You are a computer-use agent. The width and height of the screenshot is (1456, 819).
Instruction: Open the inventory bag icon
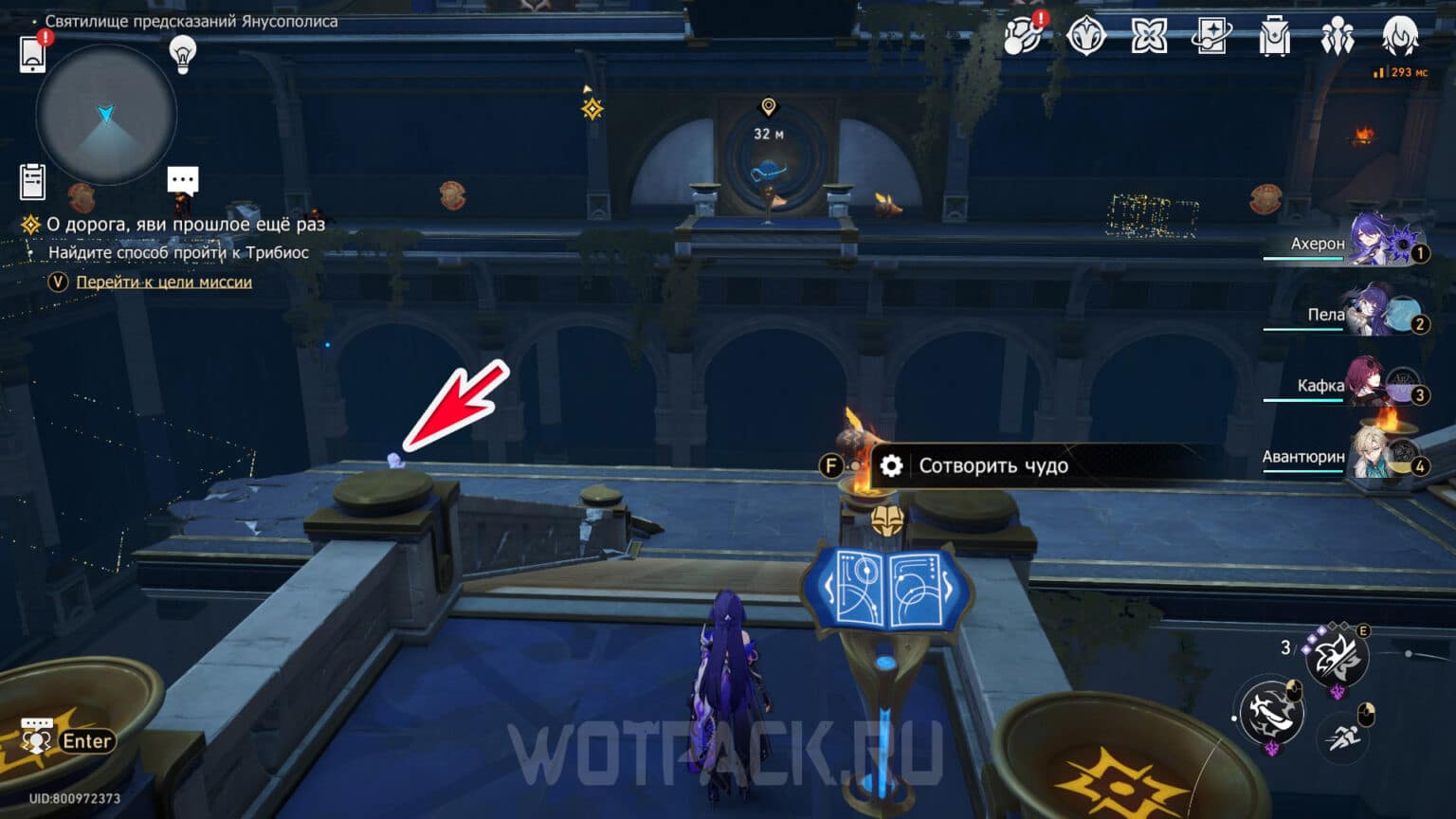[1275, 36]
